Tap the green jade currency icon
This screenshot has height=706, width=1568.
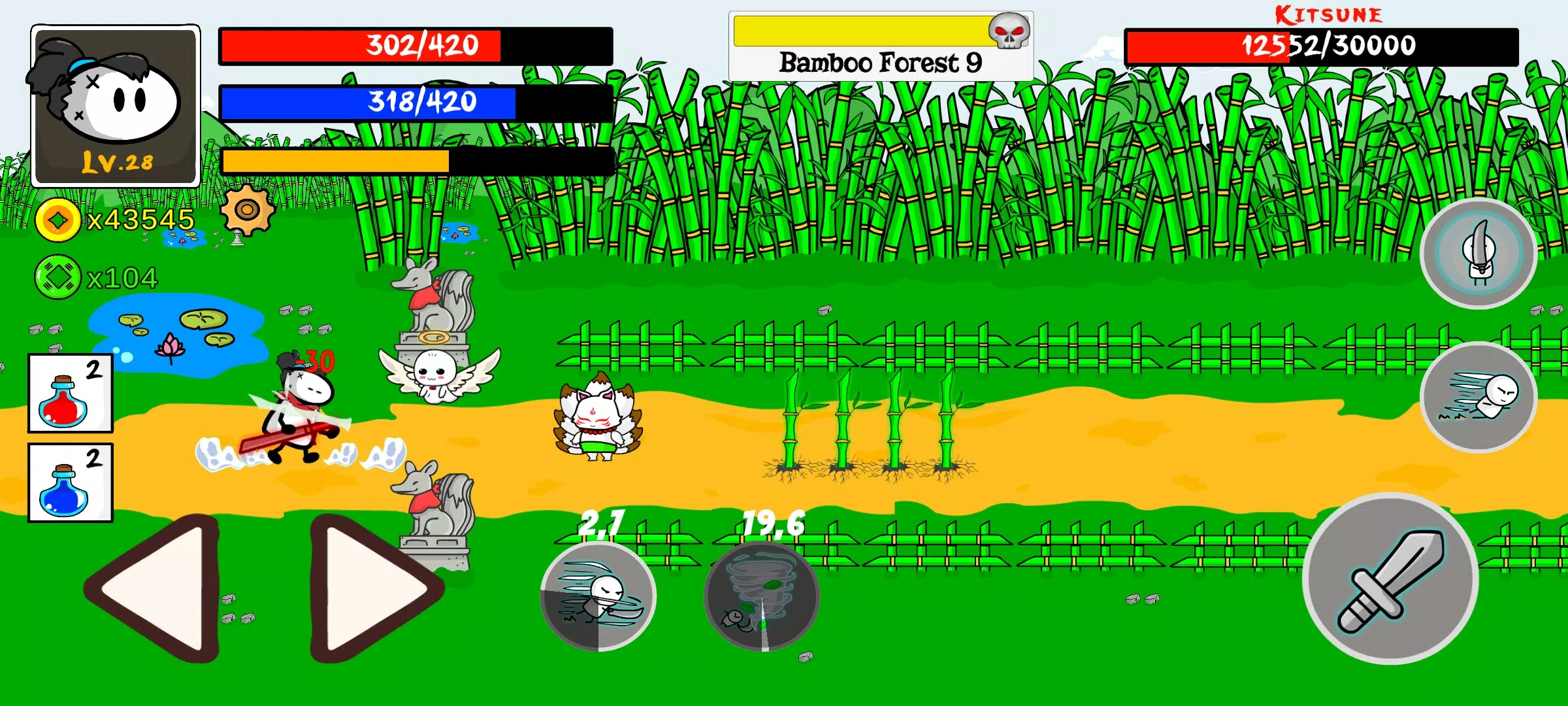click(57, 276)
